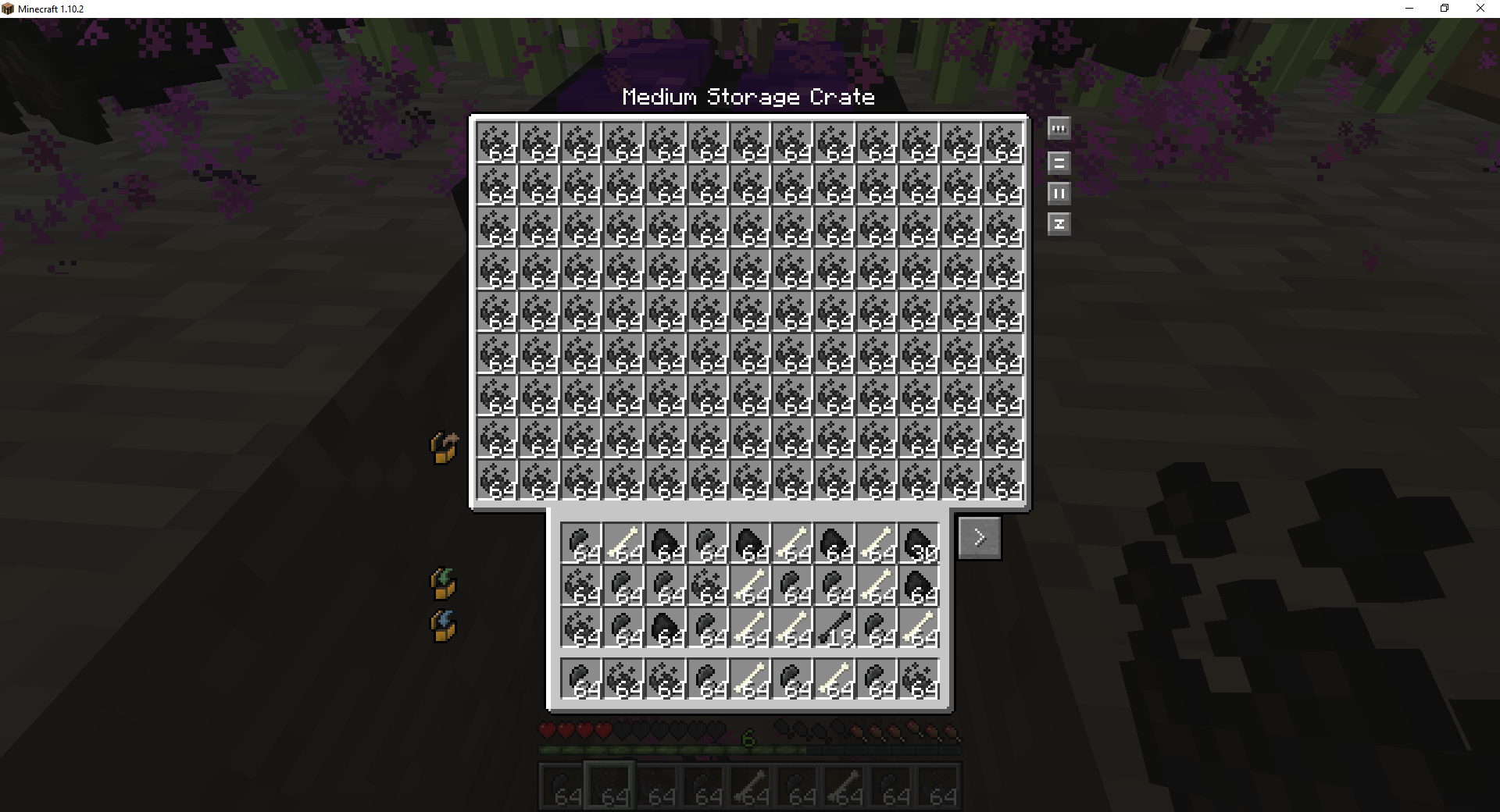Use the deposit-all chest transfer icon
This screenshot has height=812, width=1500.
pyautogui.click(x=443, y=447)
